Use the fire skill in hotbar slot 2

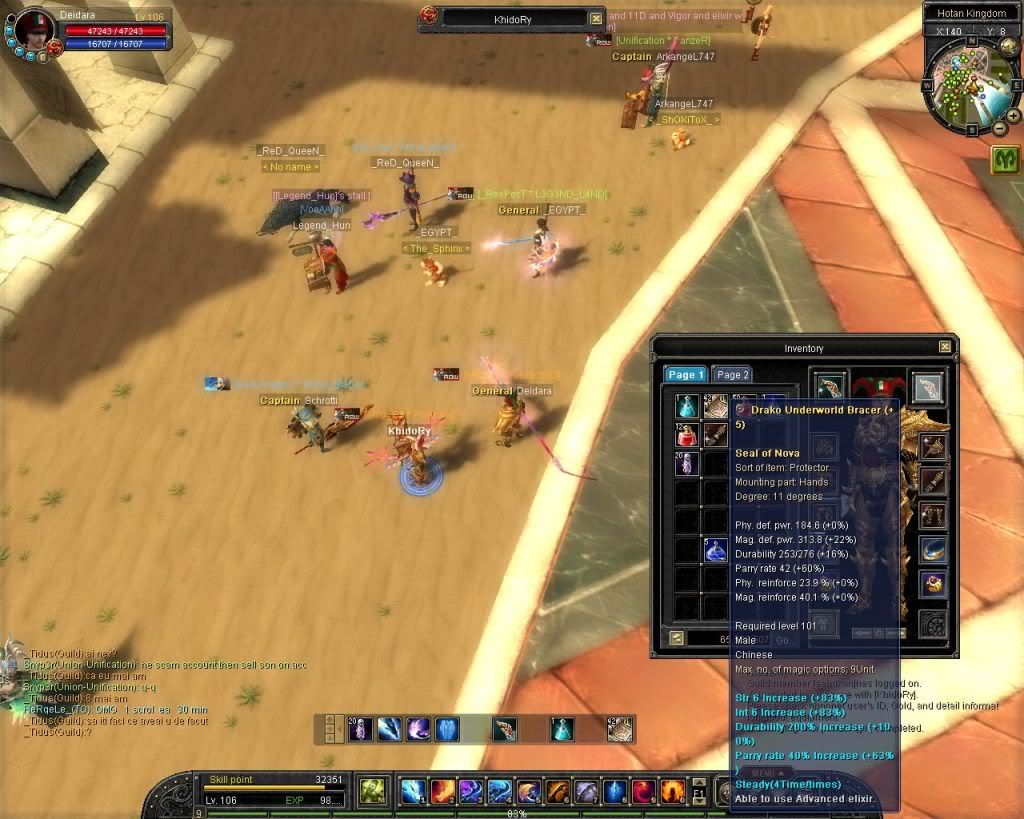point(442,792)
